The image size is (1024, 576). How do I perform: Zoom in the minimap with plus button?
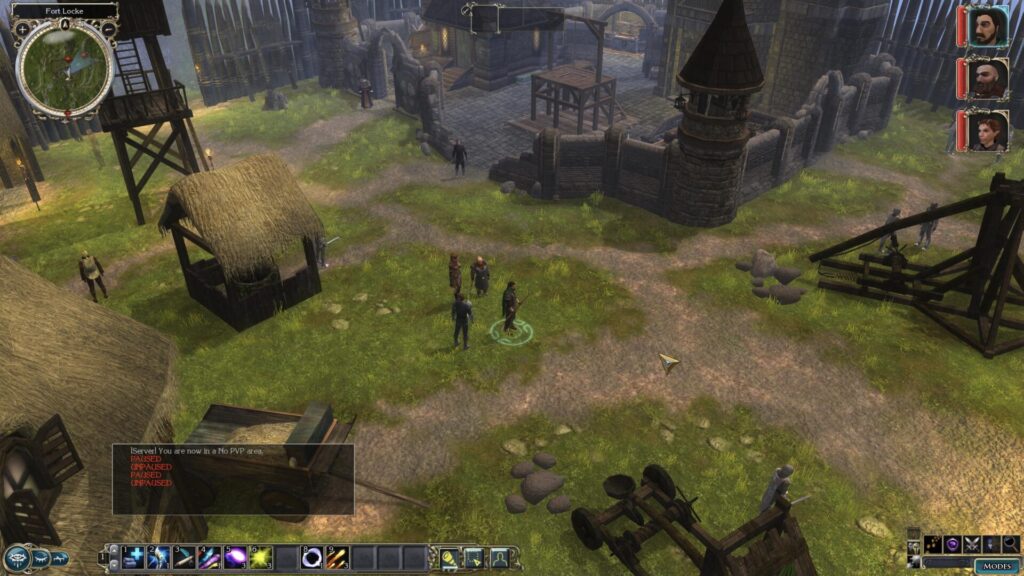click(x=22, y=29)
